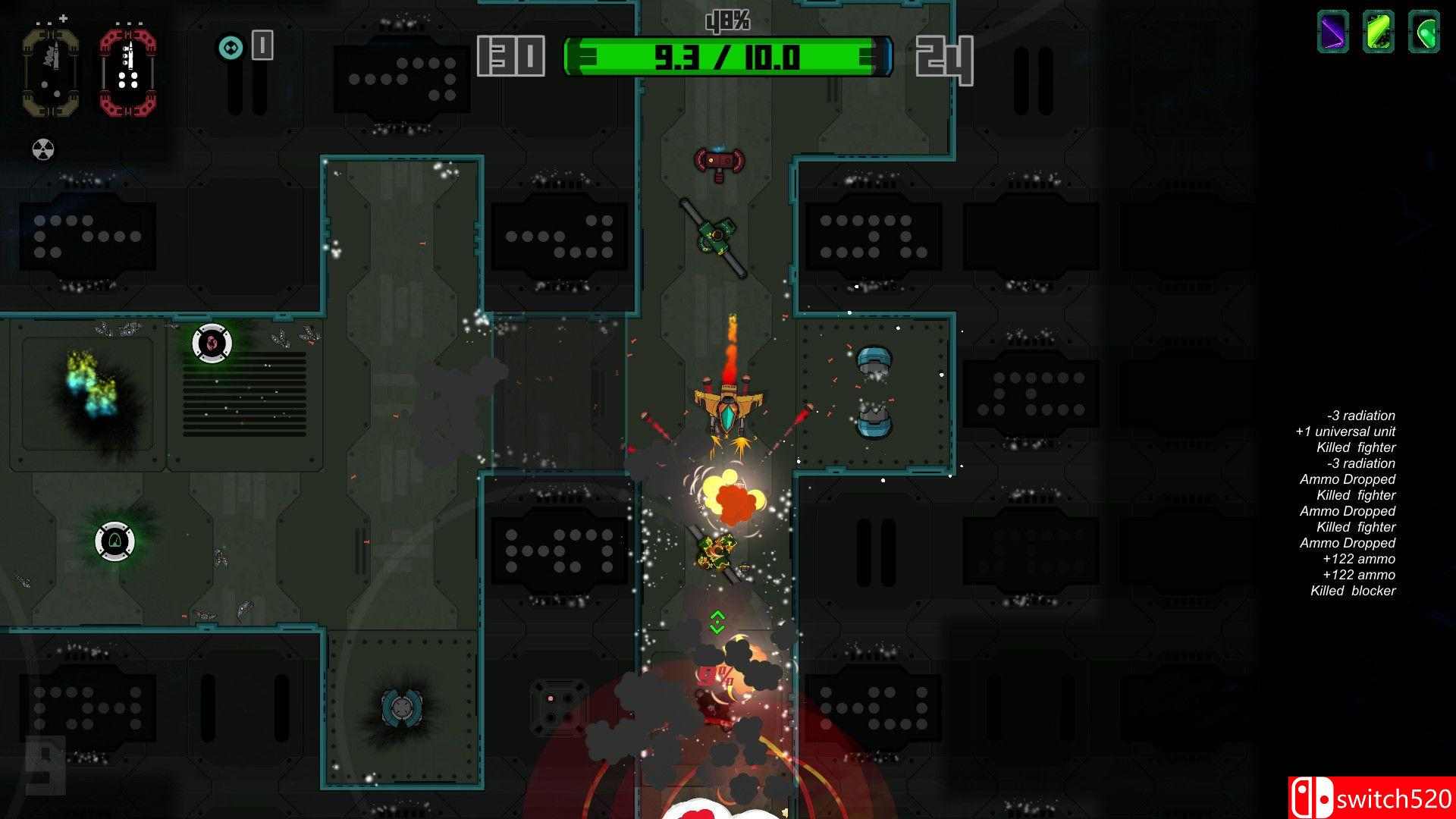Click the 48% percentage label
Viewport: 1456px width, 819px height.
[728, 20]
